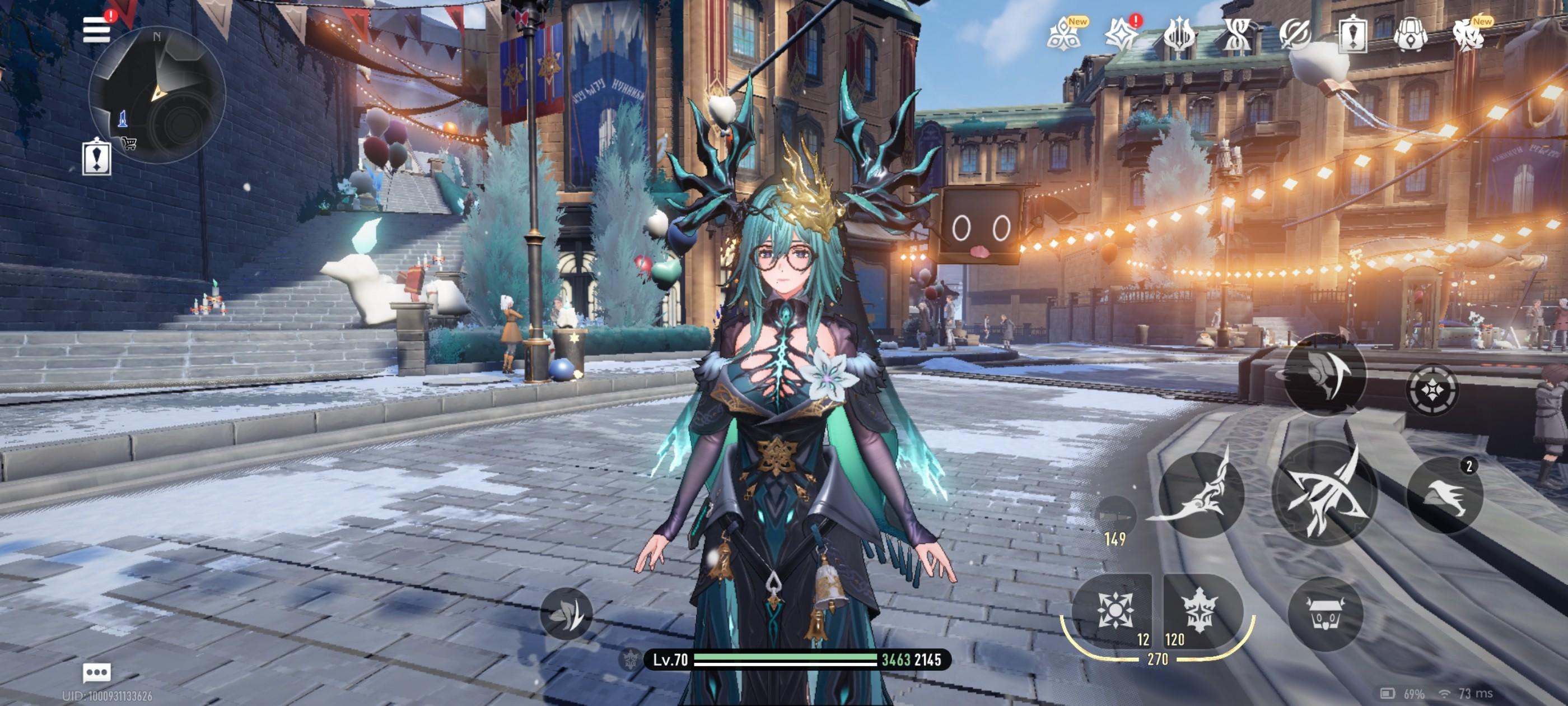This screenshot has width=1568, height=706.
Task: Open the backpack inventory icon
Action: [1410, 35]
